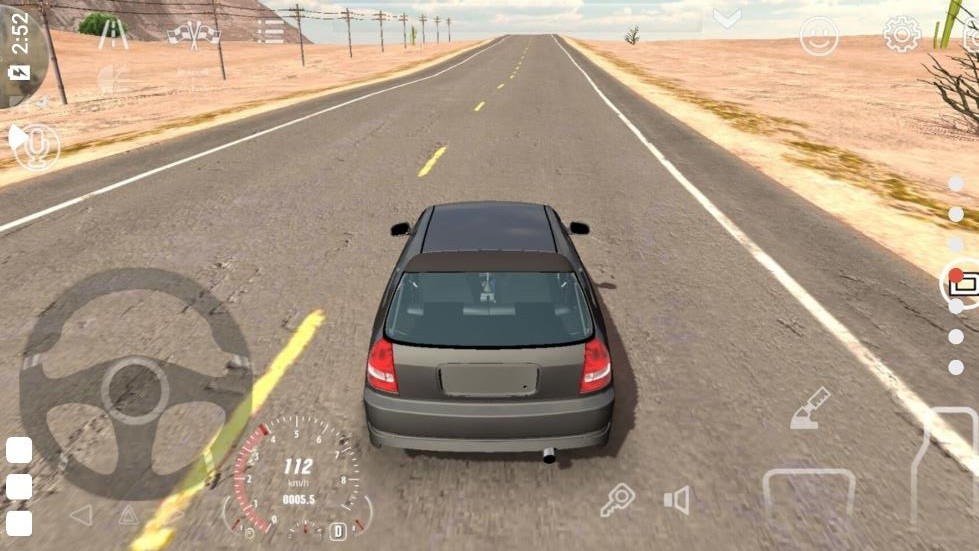The width and height of the screenshot is (979, 551).
Task: Open the checkered racing flags menu
Action: point(193,34)
